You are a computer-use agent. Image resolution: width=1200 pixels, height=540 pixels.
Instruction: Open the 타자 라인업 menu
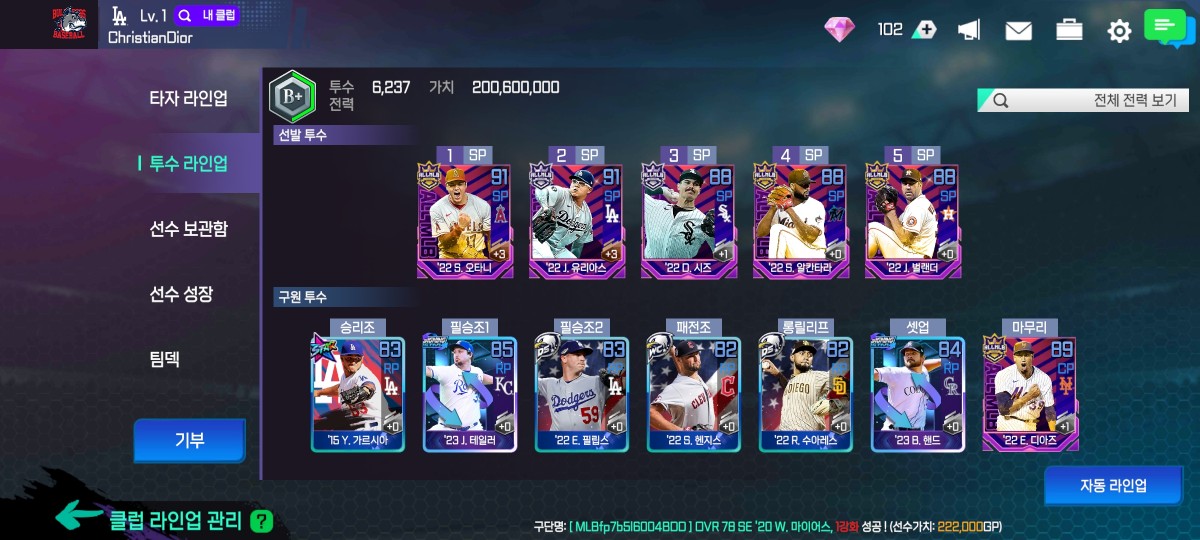click(188, 98)
